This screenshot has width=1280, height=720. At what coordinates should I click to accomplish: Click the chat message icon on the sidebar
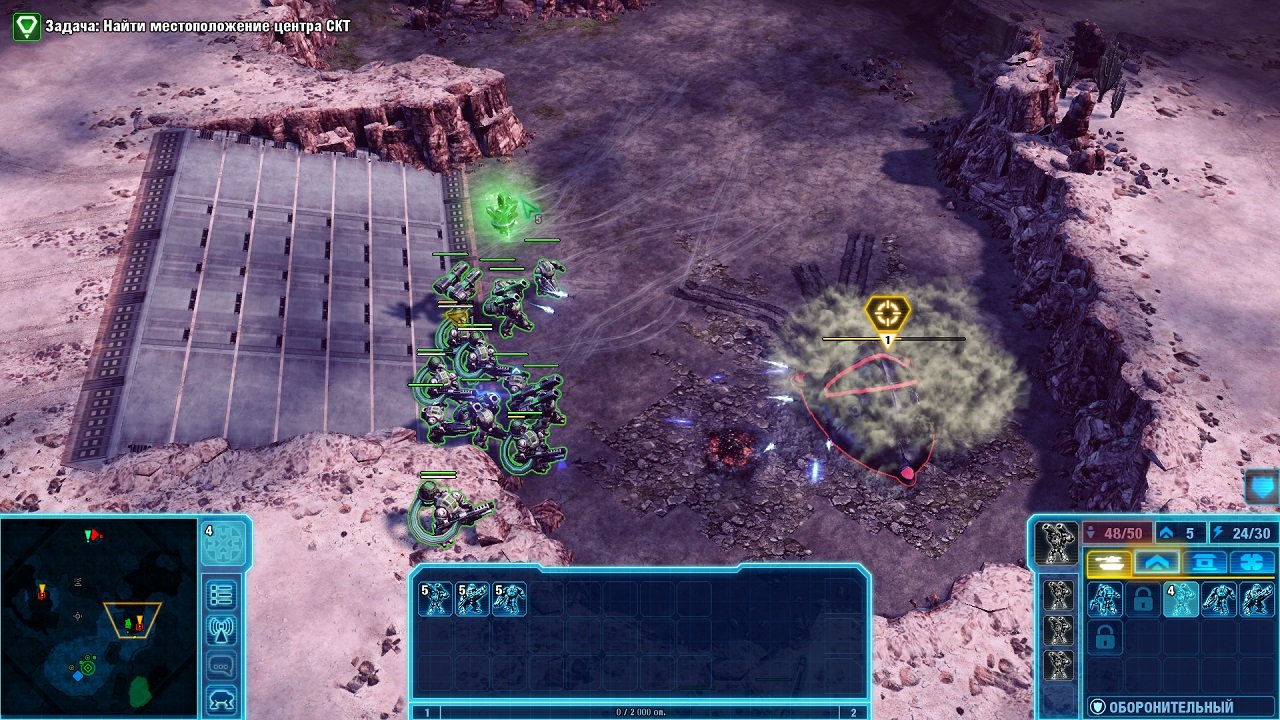[x=221, y=663]
